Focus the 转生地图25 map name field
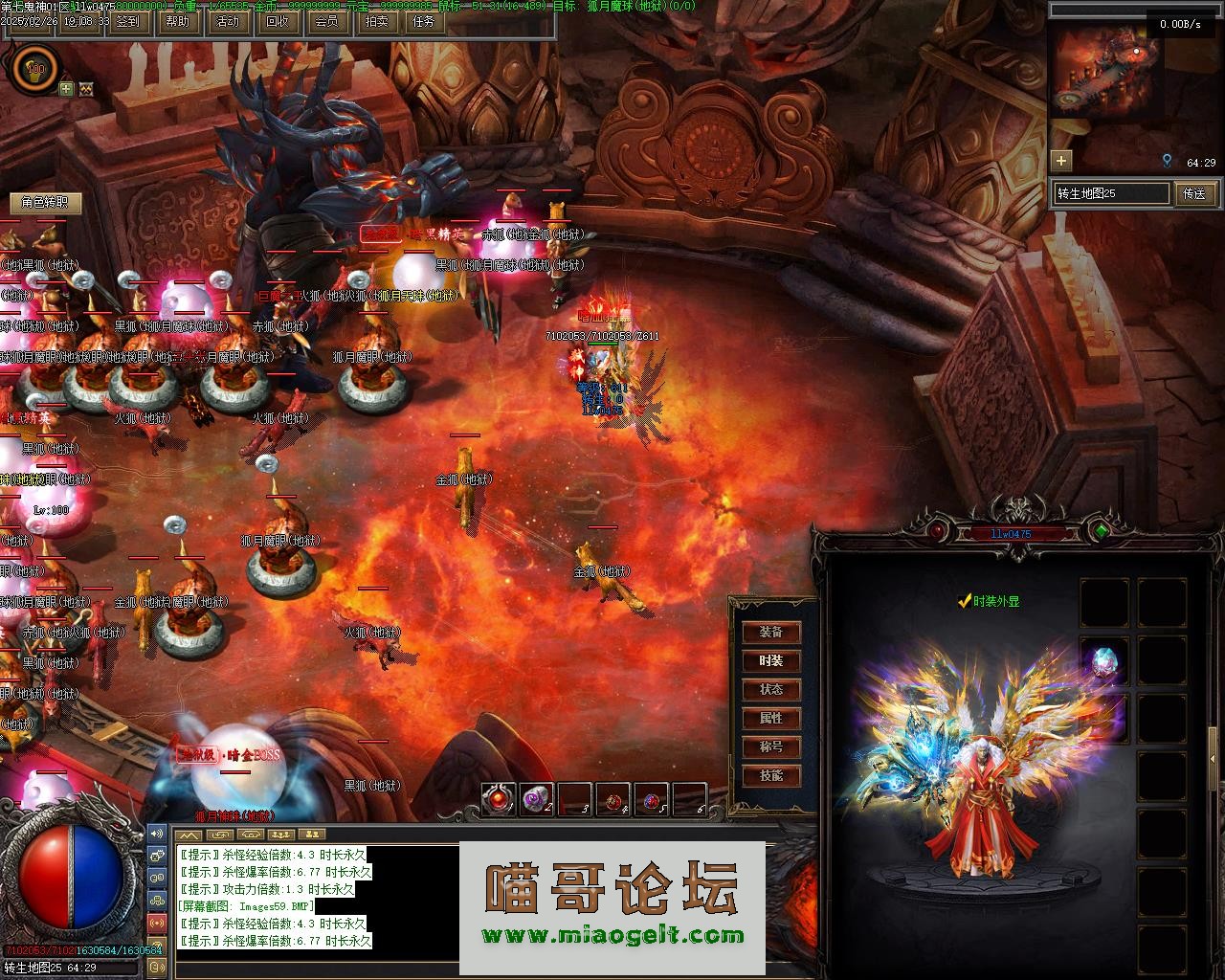Screen dimensions: 1225x980 click(1112, 193)
